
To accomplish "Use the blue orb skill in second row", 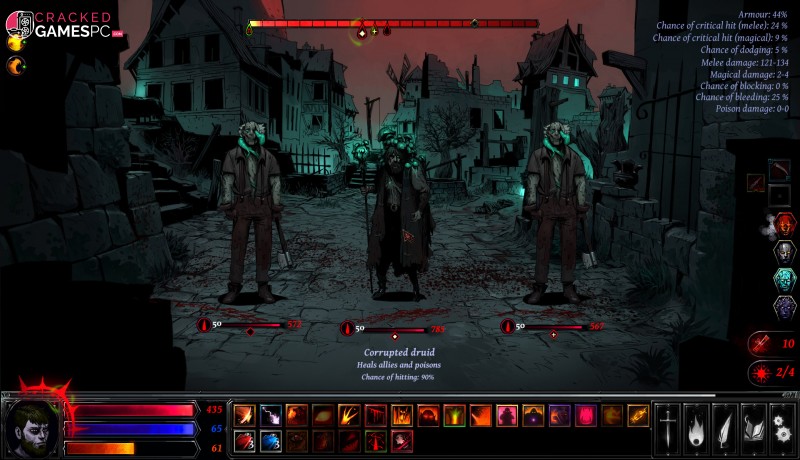I will click(271, 441).
